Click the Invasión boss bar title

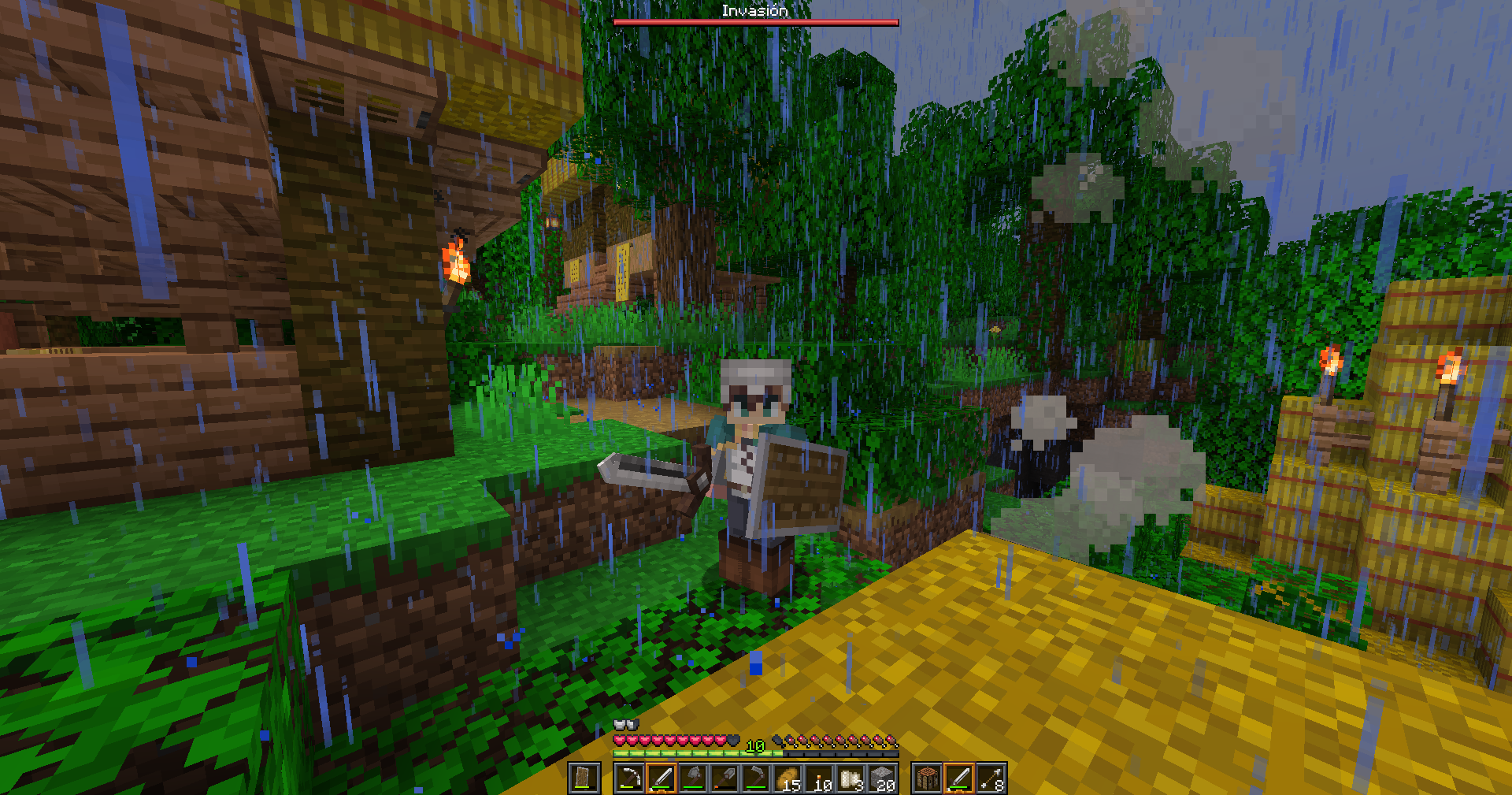(x=756, y=10)
